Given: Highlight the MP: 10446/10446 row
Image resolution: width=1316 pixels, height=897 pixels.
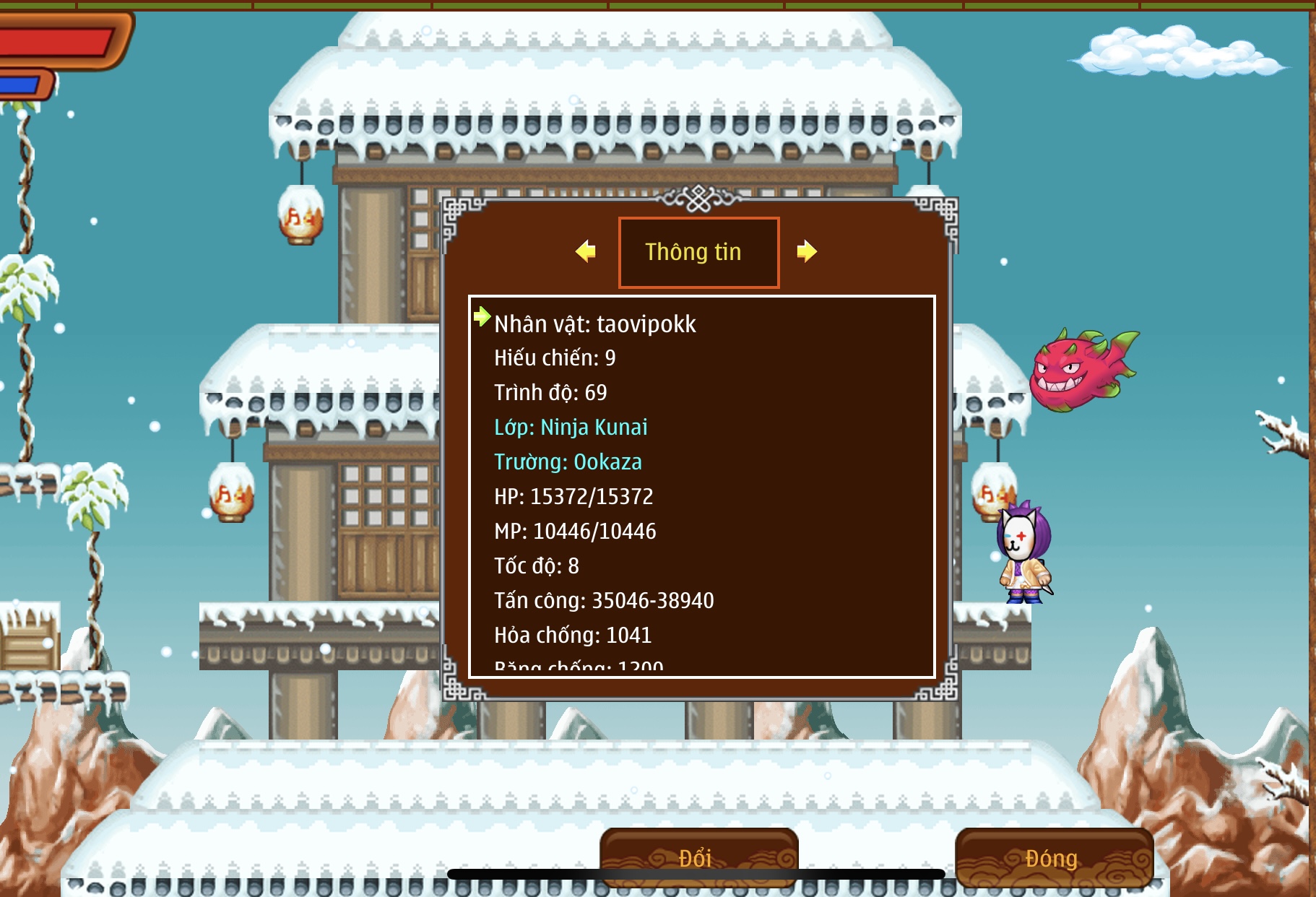Looking at the screenshot, I should [575, 532].
